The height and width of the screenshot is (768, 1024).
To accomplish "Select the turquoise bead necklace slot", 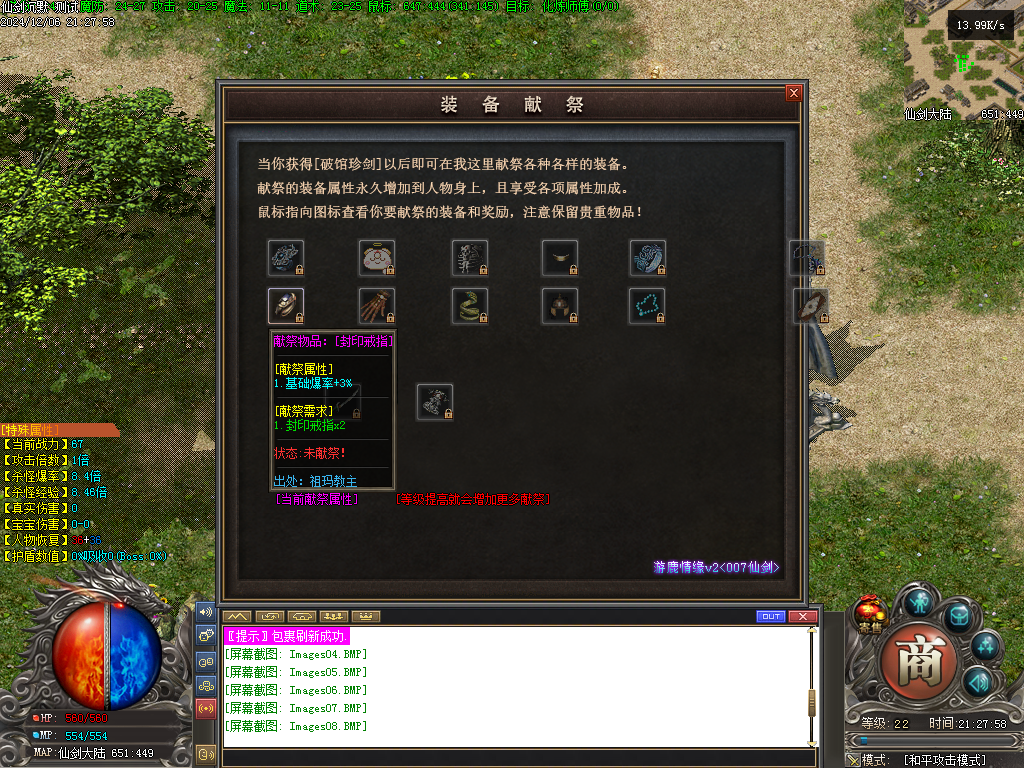I will (647, 305).
